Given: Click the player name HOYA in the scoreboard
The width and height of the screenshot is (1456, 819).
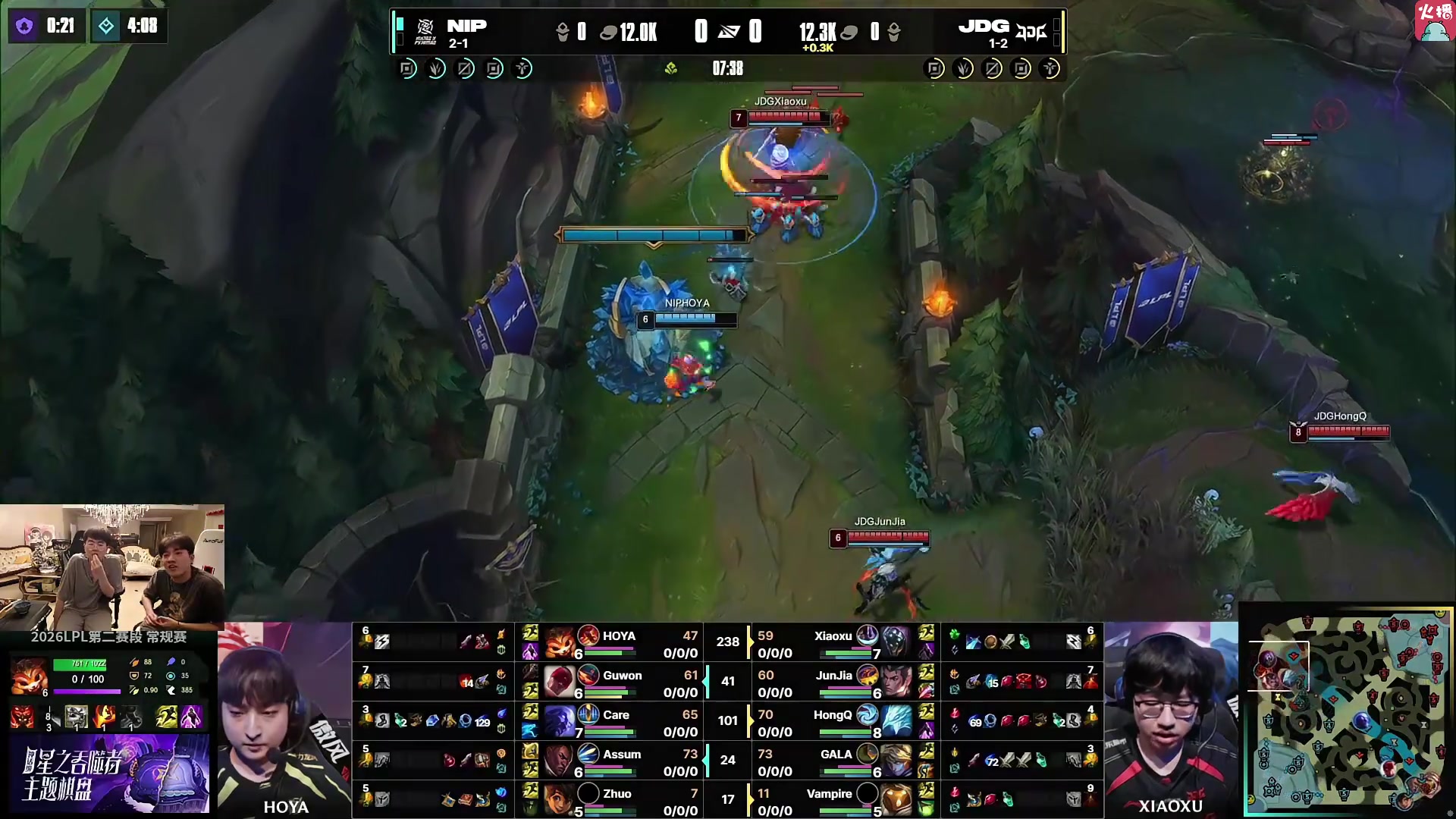Looking at the screenshot, I should click(619, 635).
